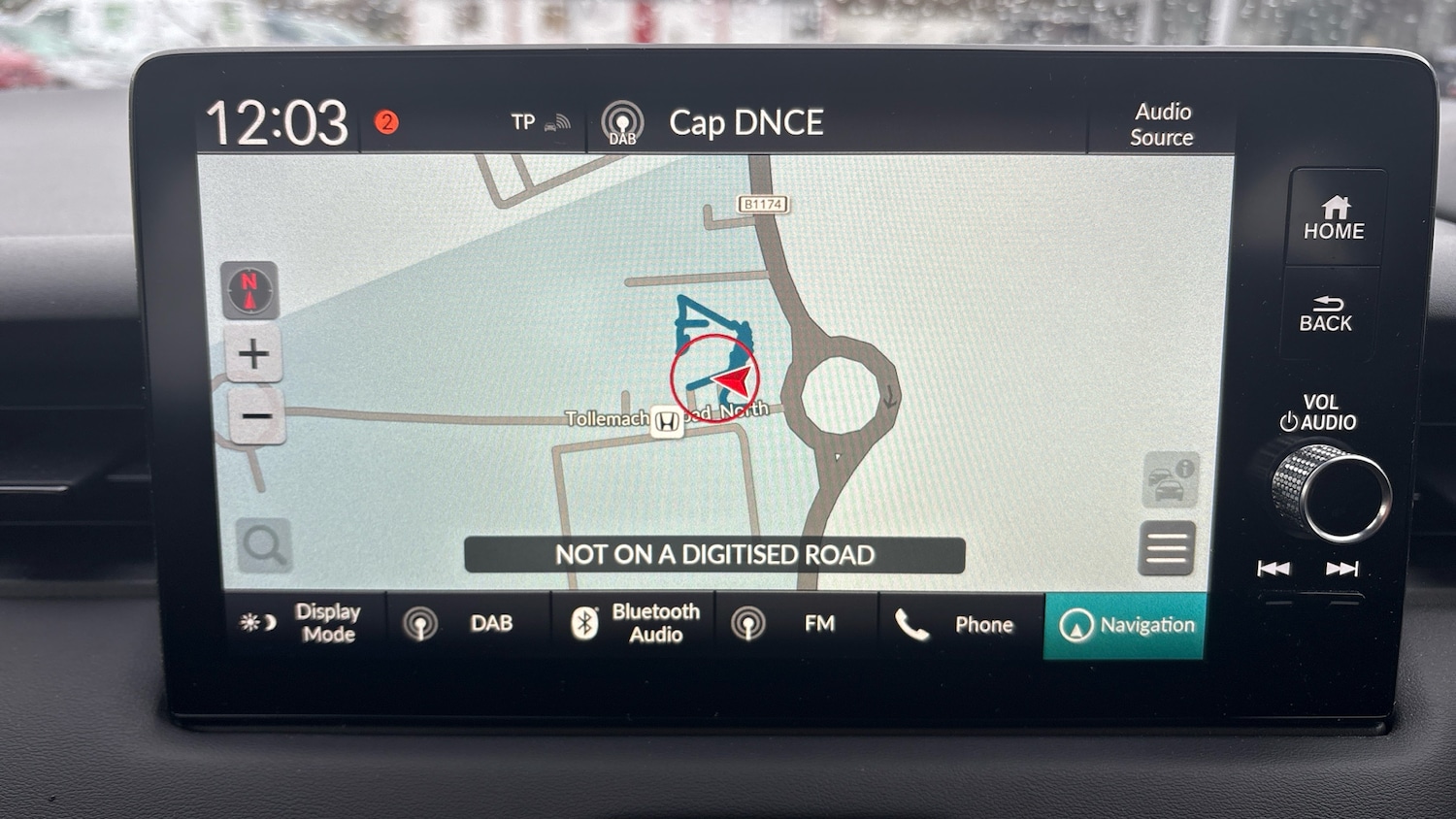Tap the Phone handset icon
1456x819 pixels.
914,624
